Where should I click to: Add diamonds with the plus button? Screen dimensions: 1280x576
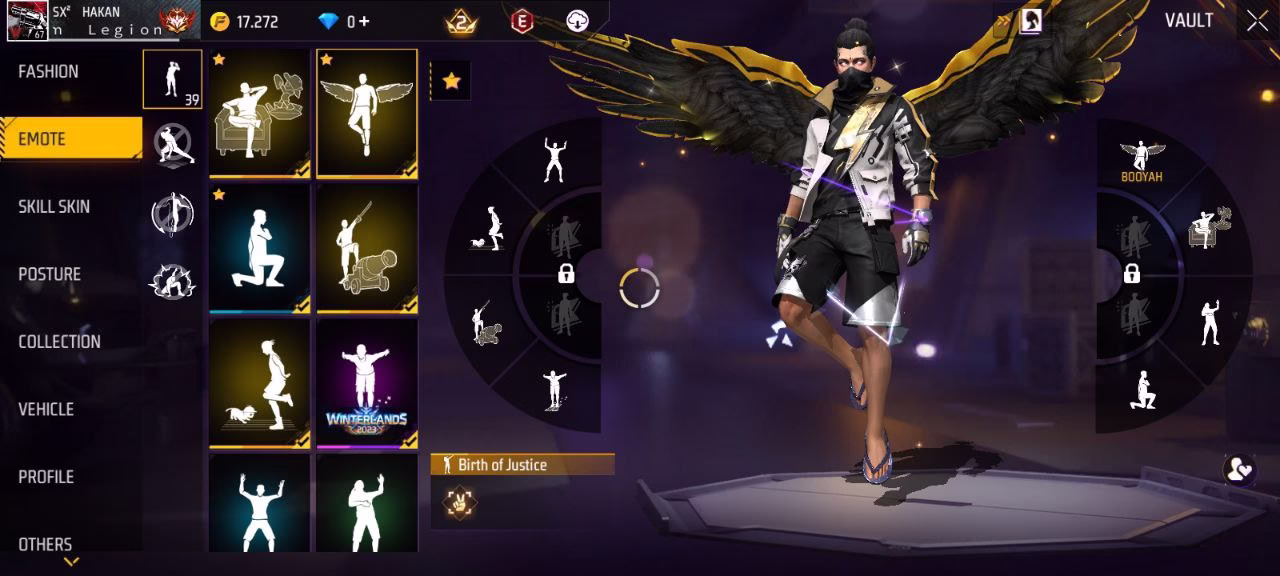pyautogui.click(x=364, y=22)
